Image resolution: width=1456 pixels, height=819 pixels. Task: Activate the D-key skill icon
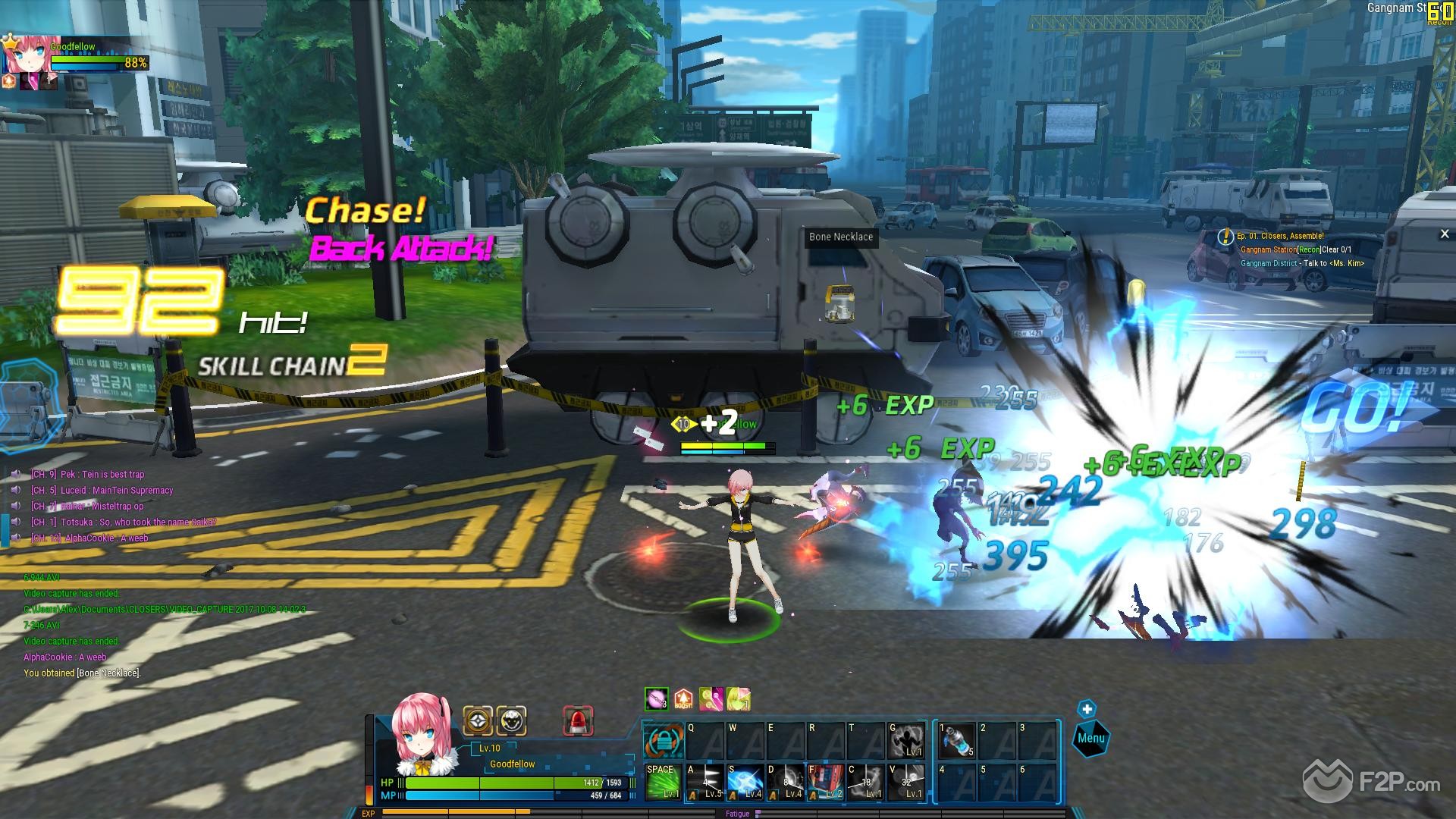click(x=785, y=782)
